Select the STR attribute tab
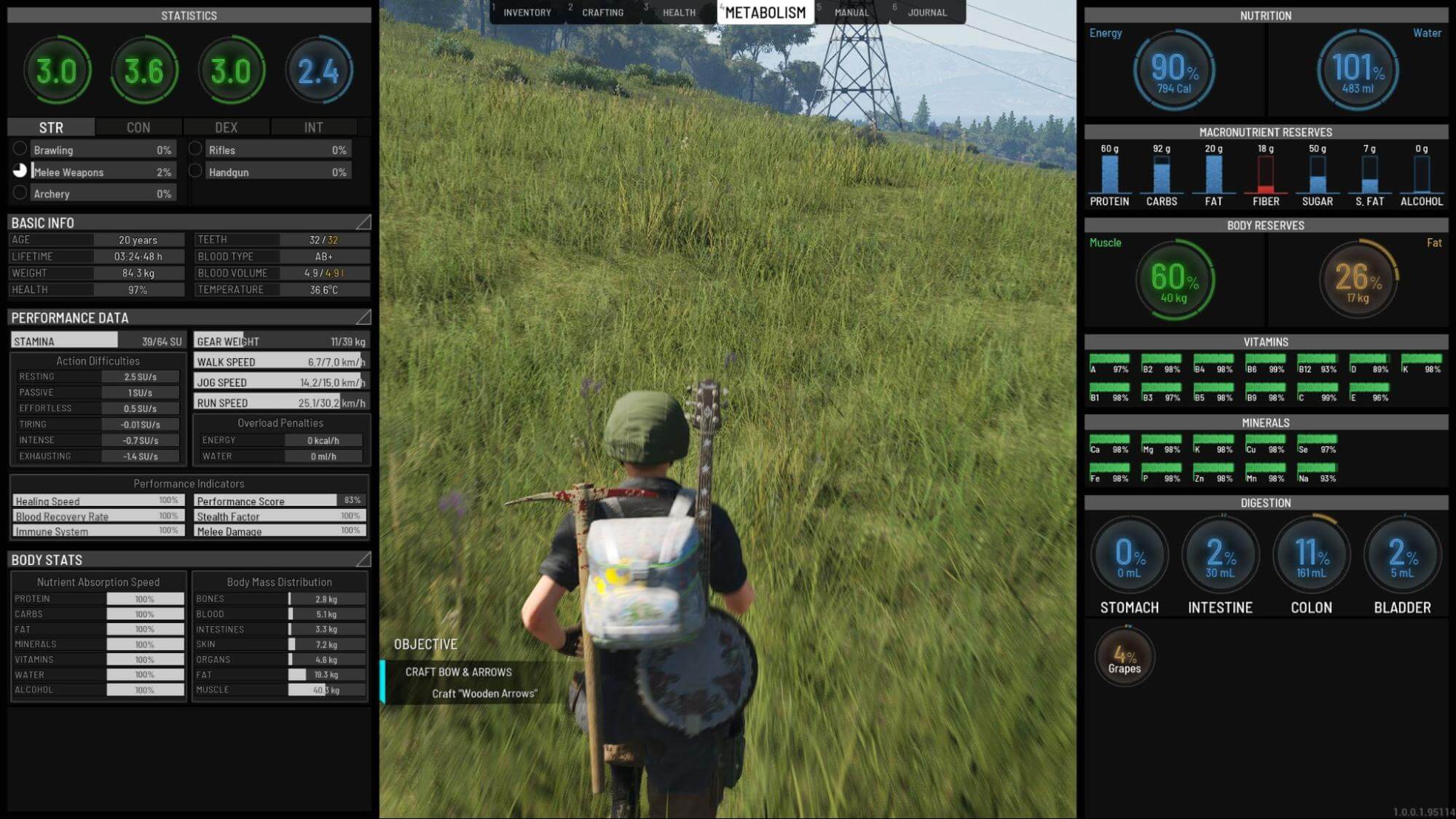This screenshot has height=819, width=1456. pyautogui.click(x=51, y=127)
